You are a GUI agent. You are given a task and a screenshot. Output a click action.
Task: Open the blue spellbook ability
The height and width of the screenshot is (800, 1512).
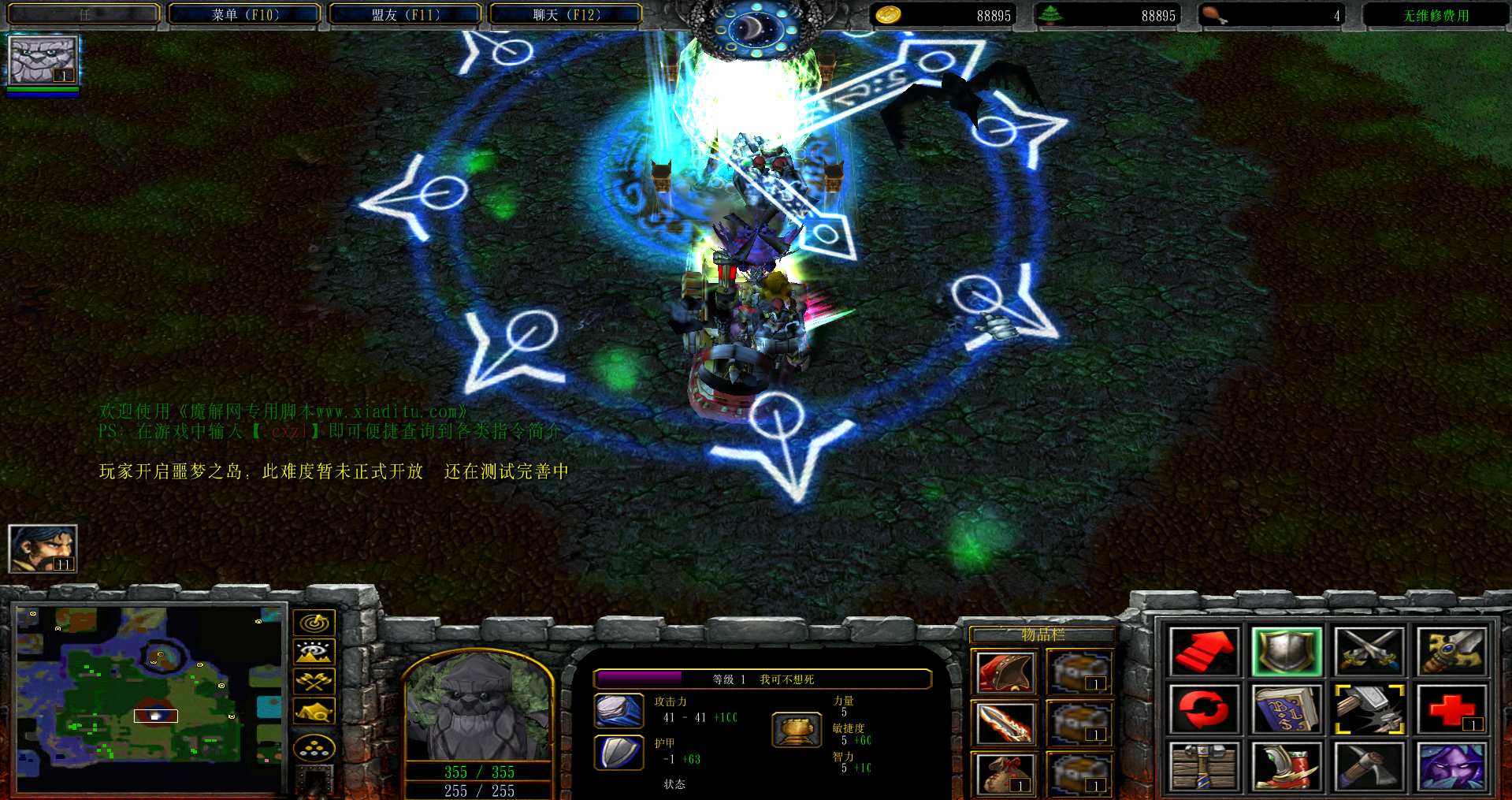coord(1286,709)
